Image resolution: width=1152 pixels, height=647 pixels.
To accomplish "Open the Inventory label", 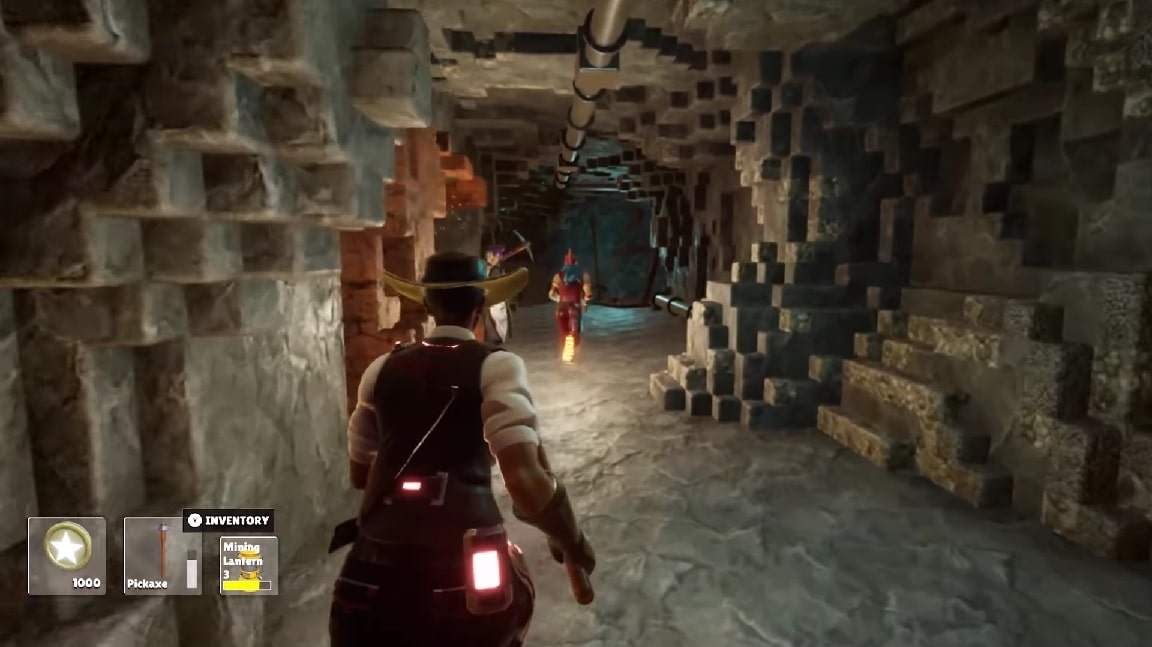I will tap(228, 520).
